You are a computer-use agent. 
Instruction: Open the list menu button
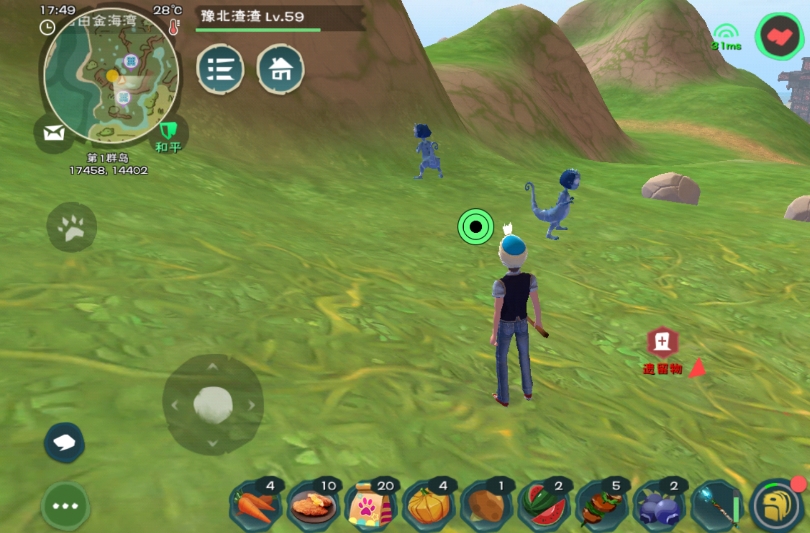point(220,69)
